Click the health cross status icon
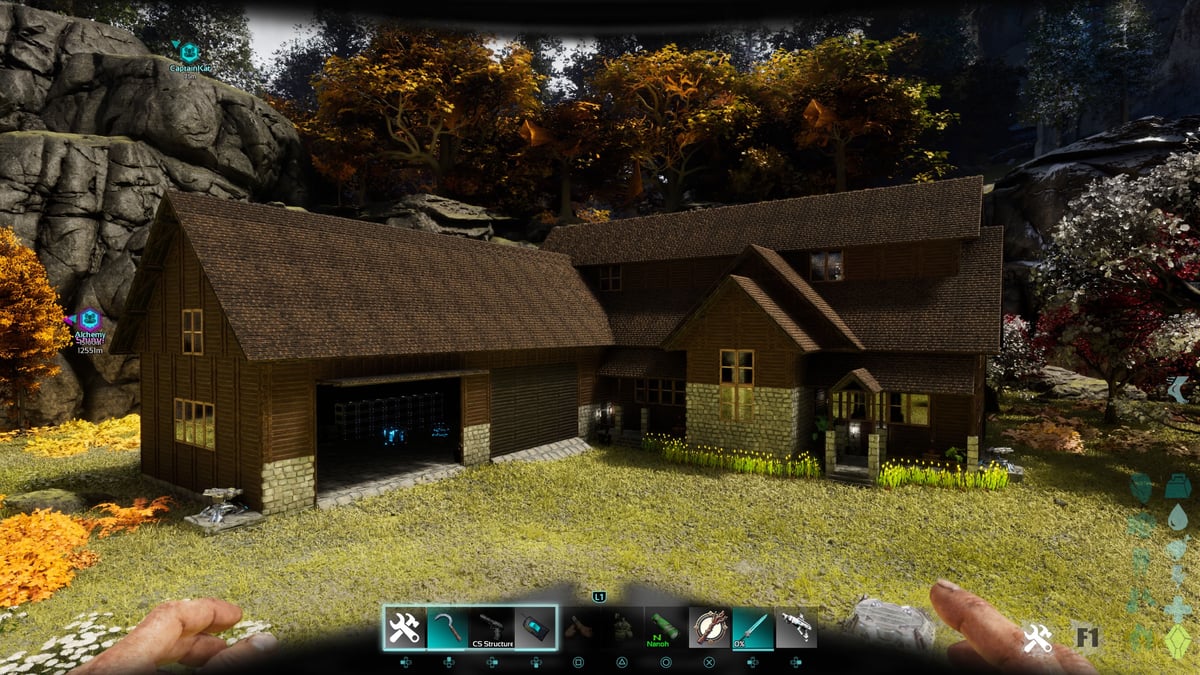The width and height of the screenshot is (1200, 675). (x=1177, y=608)
